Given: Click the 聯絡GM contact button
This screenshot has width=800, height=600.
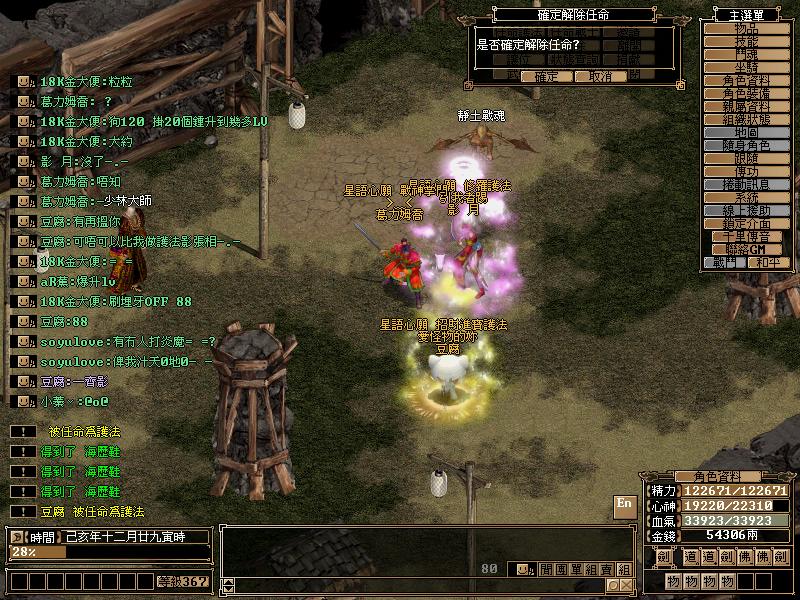Looking at the screenshot, I should 746,249.
